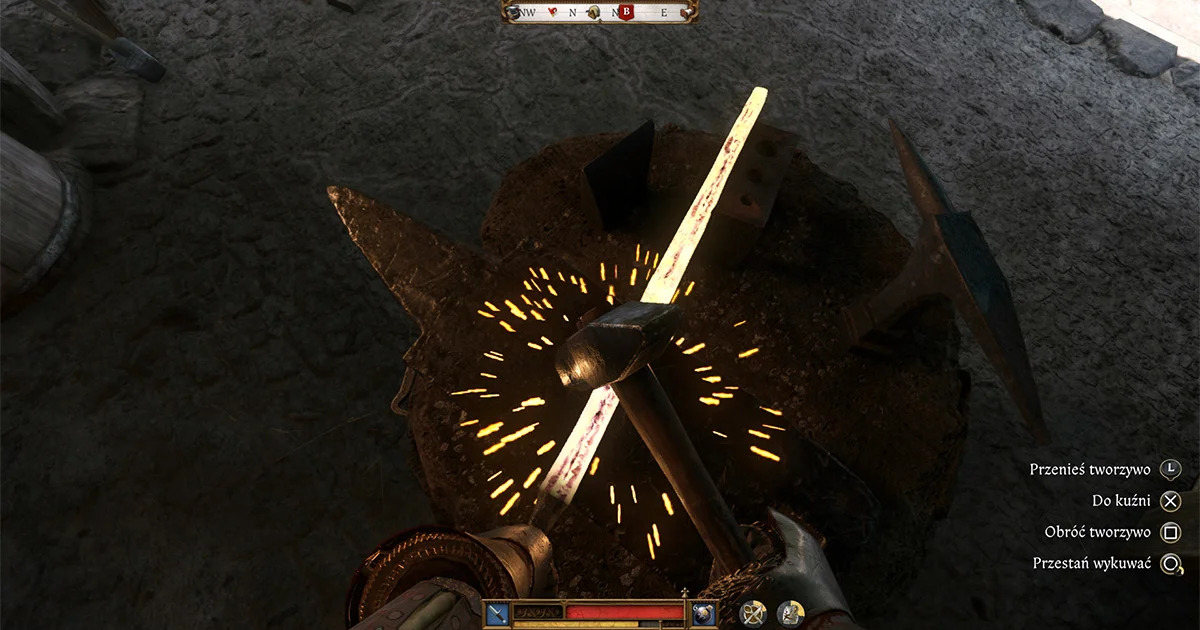Click the crossed spoon status icon
The height and width of the screenshot is (630, 1200).
[754, 613]
